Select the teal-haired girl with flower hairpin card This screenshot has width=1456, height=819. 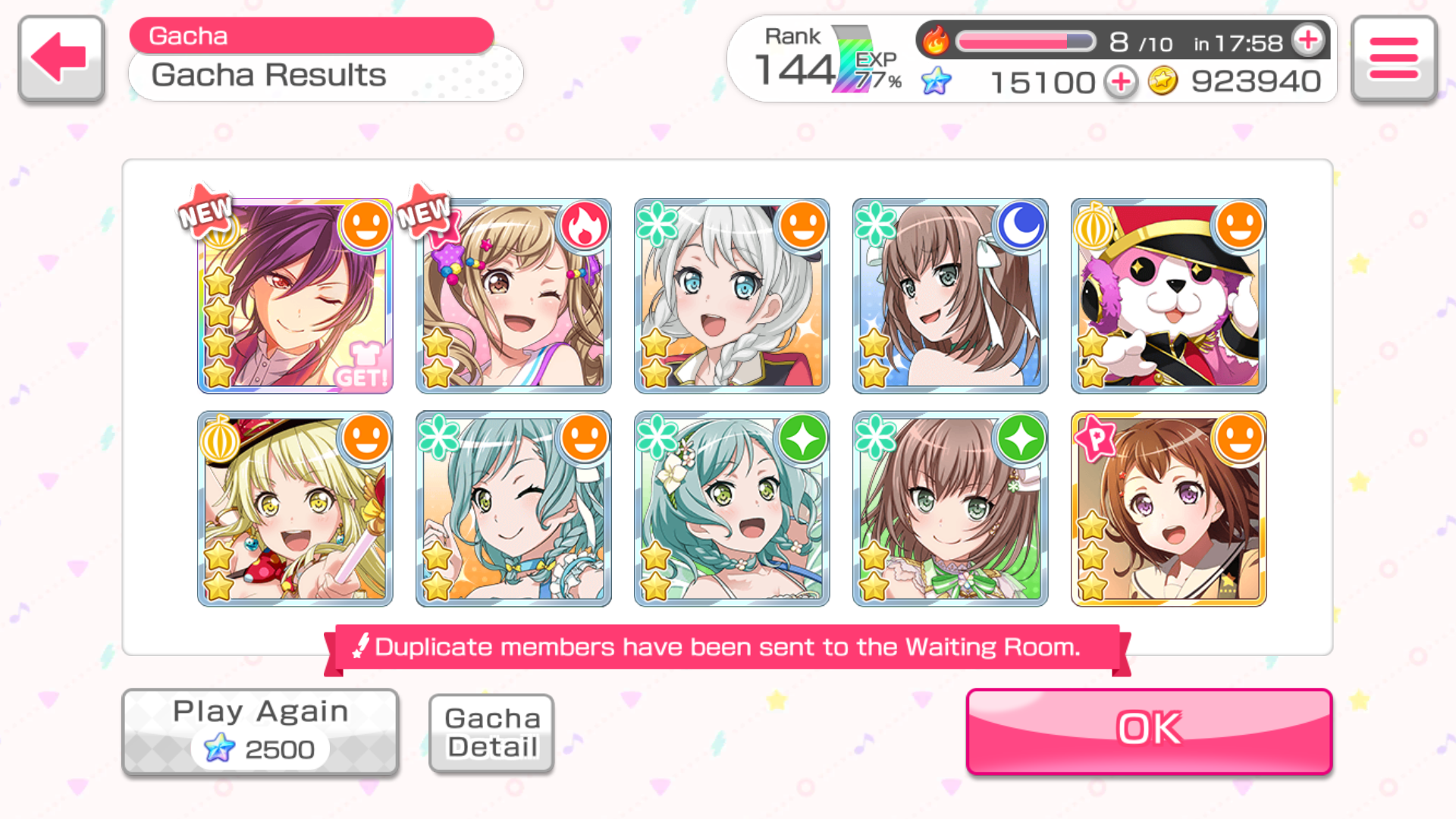732,509
